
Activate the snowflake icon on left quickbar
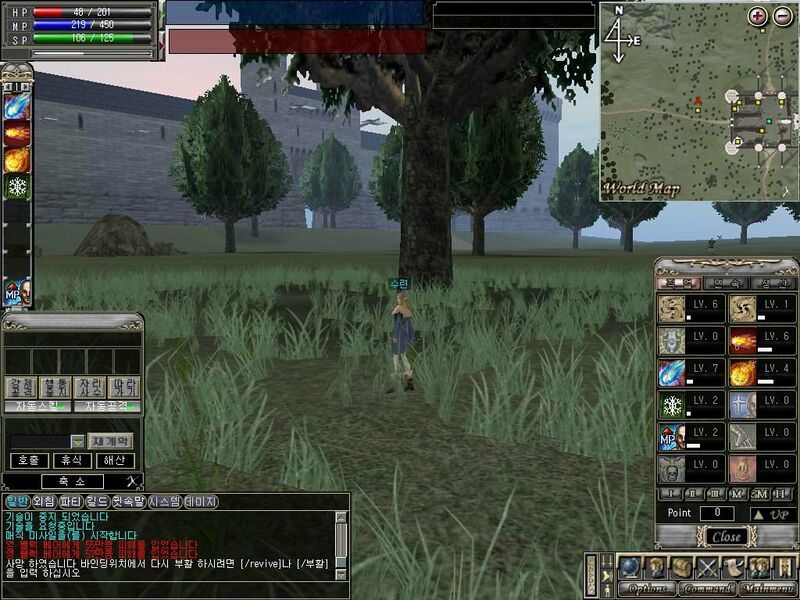18,186
